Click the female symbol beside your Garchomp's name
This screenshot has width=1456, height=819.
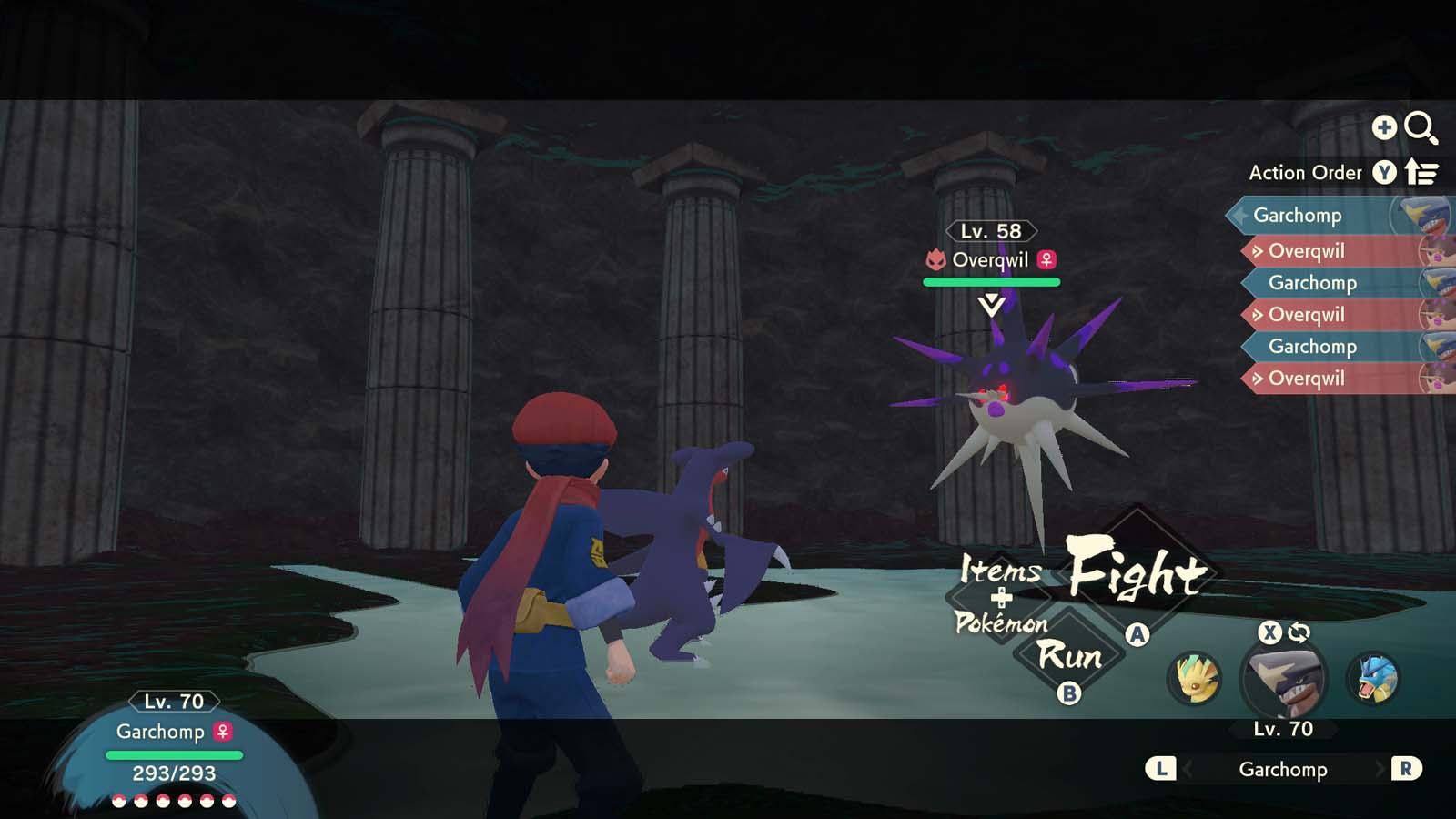coord(221,733)
